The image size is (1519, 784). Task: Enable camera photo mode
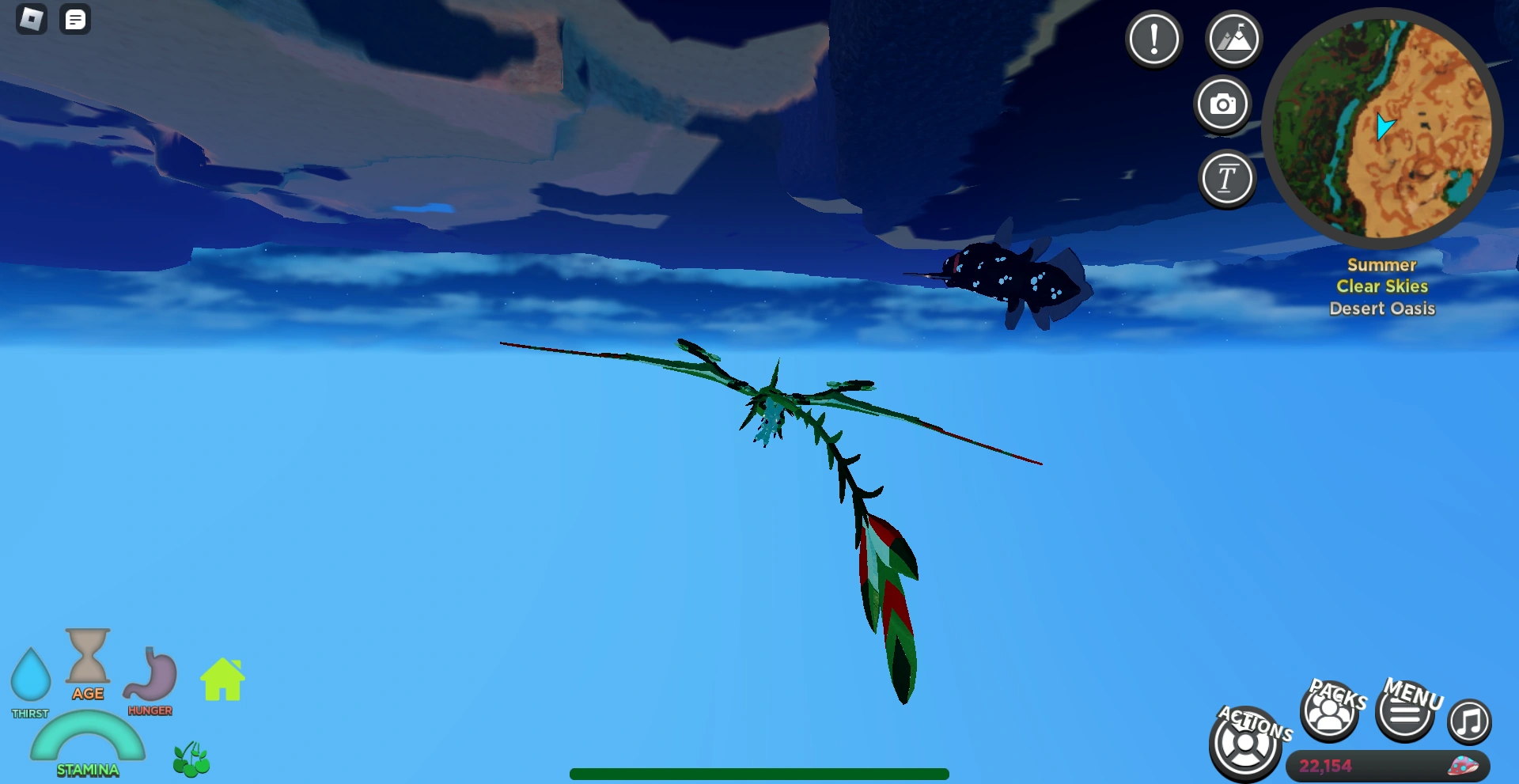click(x=1223, y=104)
